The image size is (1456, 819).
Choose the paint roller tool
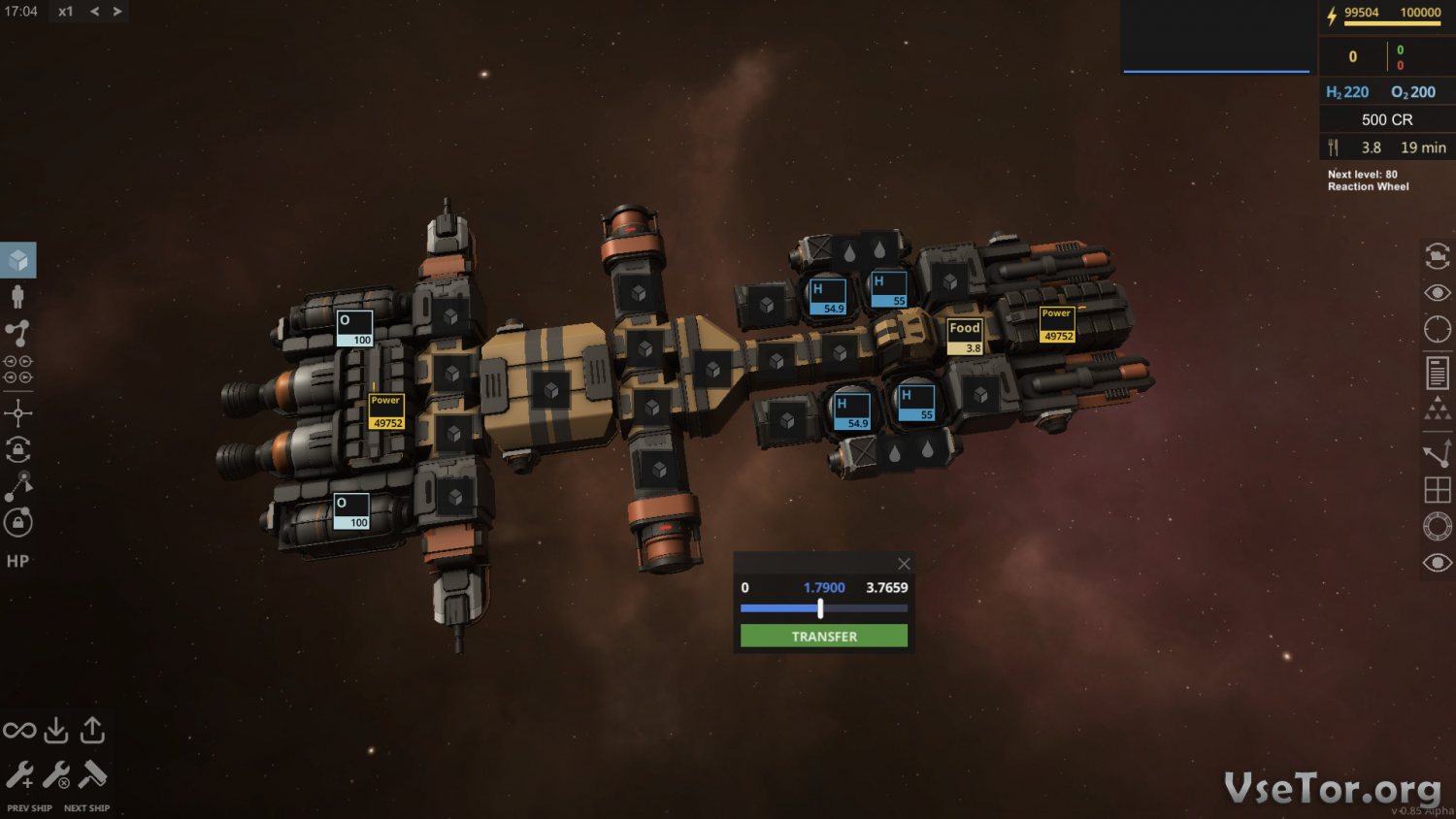(x=93, y=774)
